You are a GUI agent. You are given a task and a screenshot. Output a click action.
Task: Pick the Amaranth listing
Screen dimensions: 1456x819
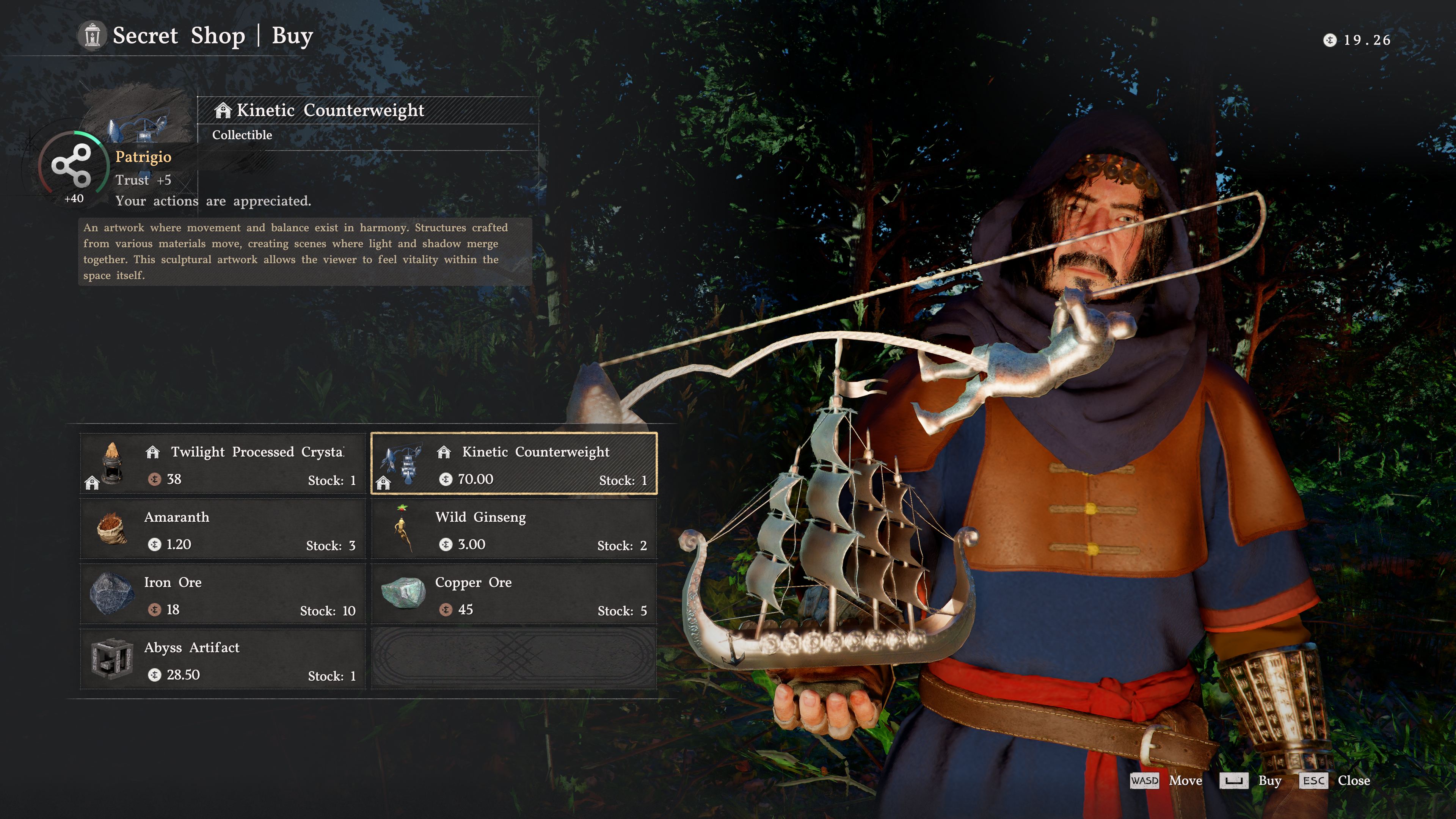coord(223,529)
